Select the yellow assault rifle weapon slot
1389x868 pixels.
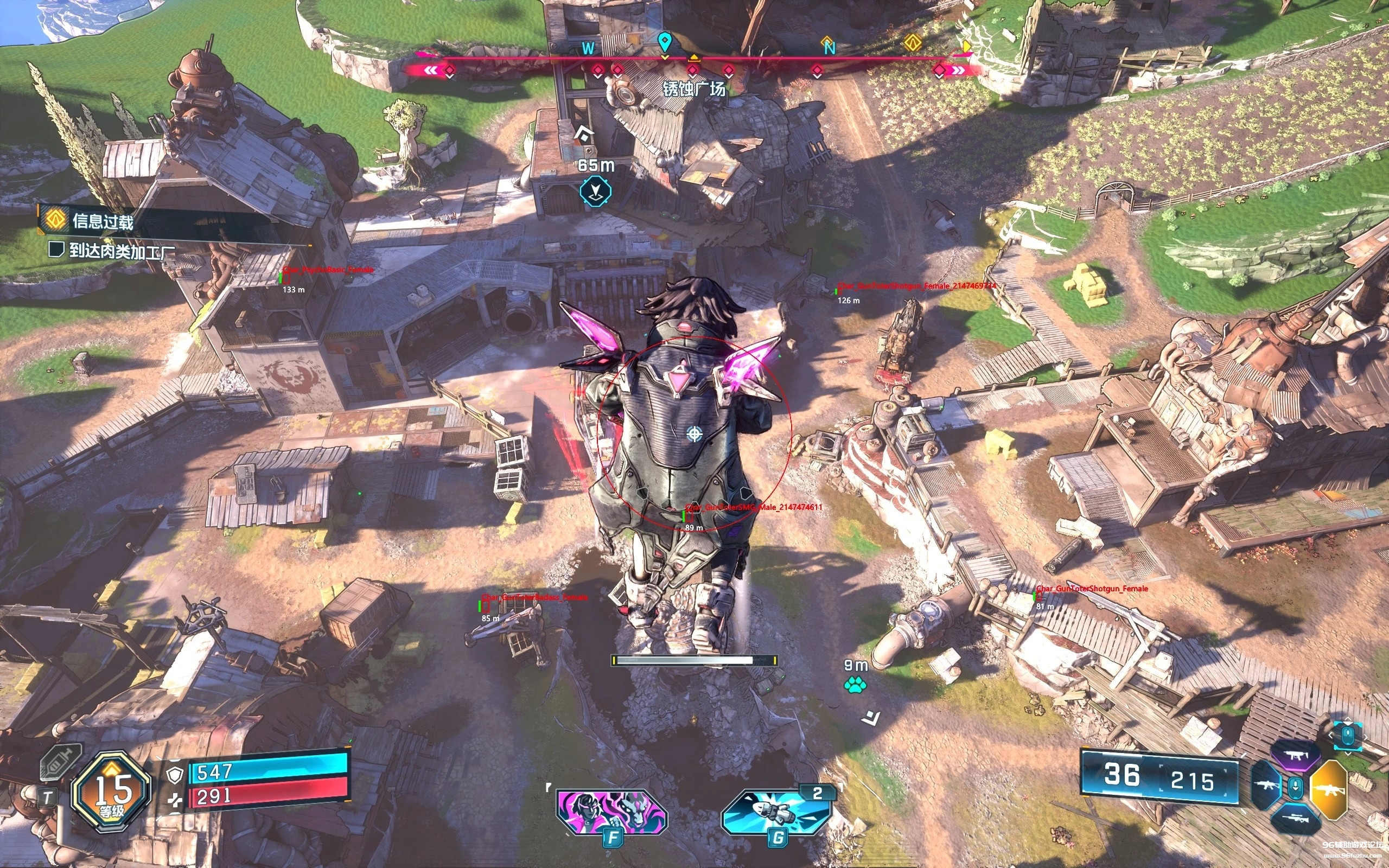click(1329, 790)
